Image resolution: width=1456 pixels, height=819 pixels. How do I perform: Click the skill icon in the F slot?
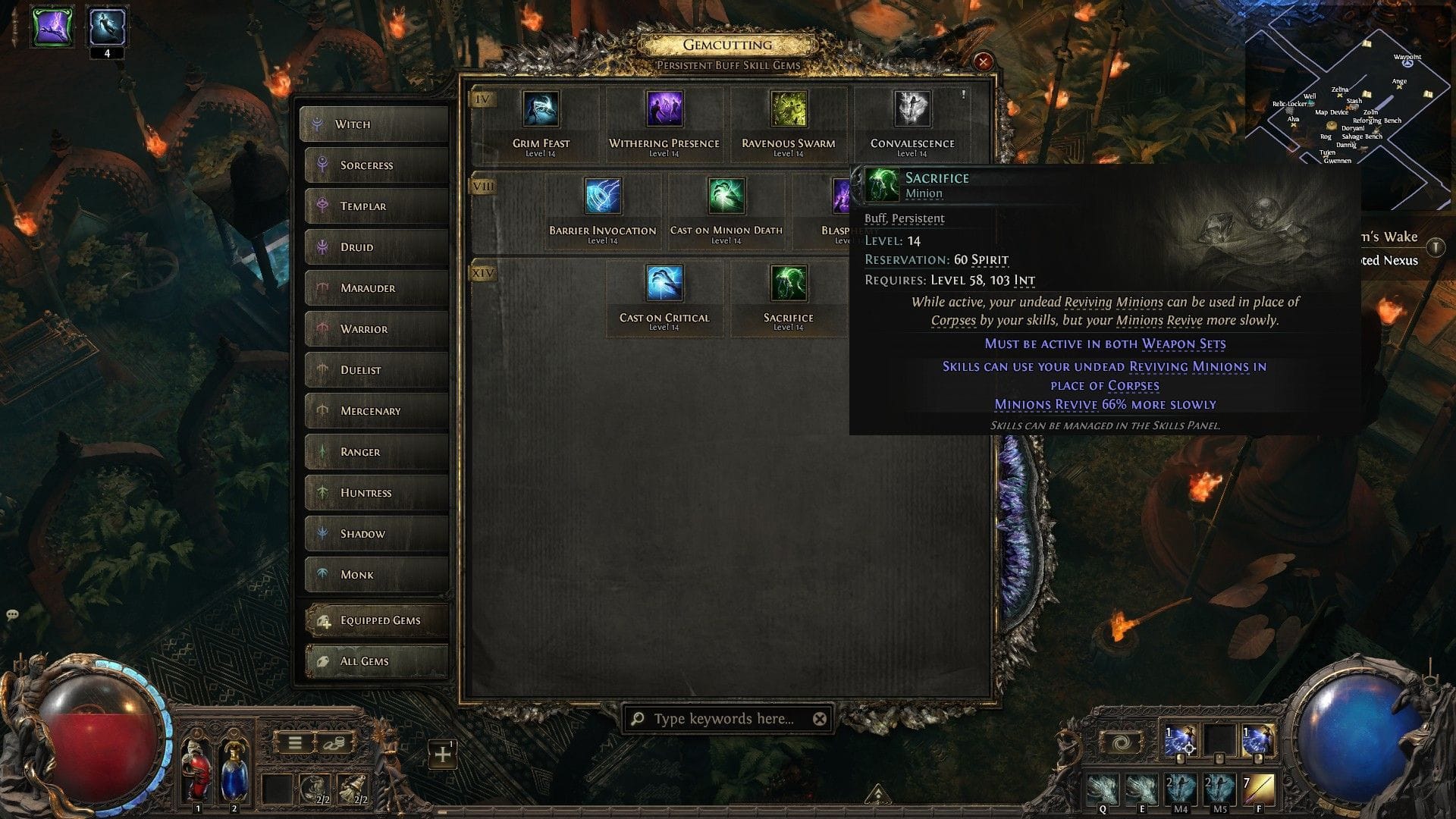tap(1259, 785)
